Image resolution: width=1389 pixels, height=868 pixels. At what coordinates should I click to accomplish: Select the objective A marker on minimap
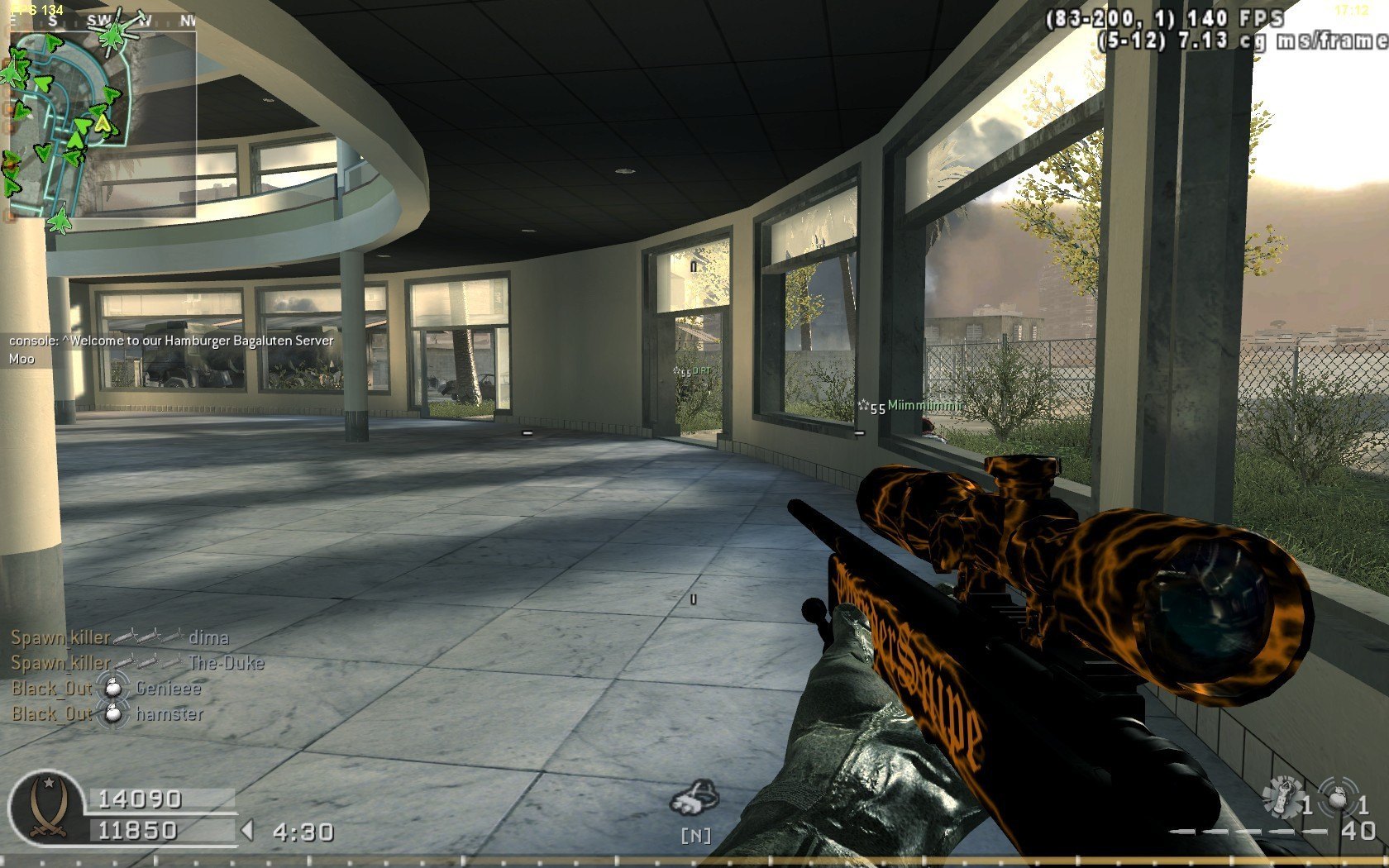tap(103, 124)
